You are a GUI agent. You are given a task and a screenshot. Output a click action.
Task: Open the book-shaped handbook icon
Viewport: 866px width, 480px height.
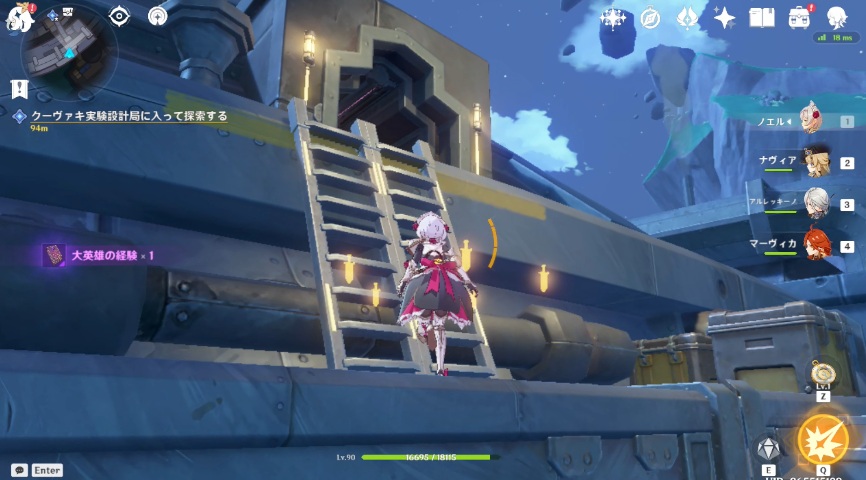[x=762, y=18]
